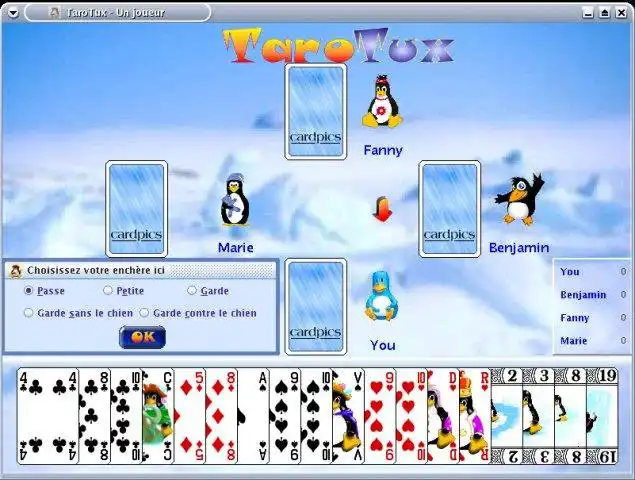Viewport: 635px width, 480px height.
Task: Pick the 8 of clubs card
Action: tap(93, 415)
